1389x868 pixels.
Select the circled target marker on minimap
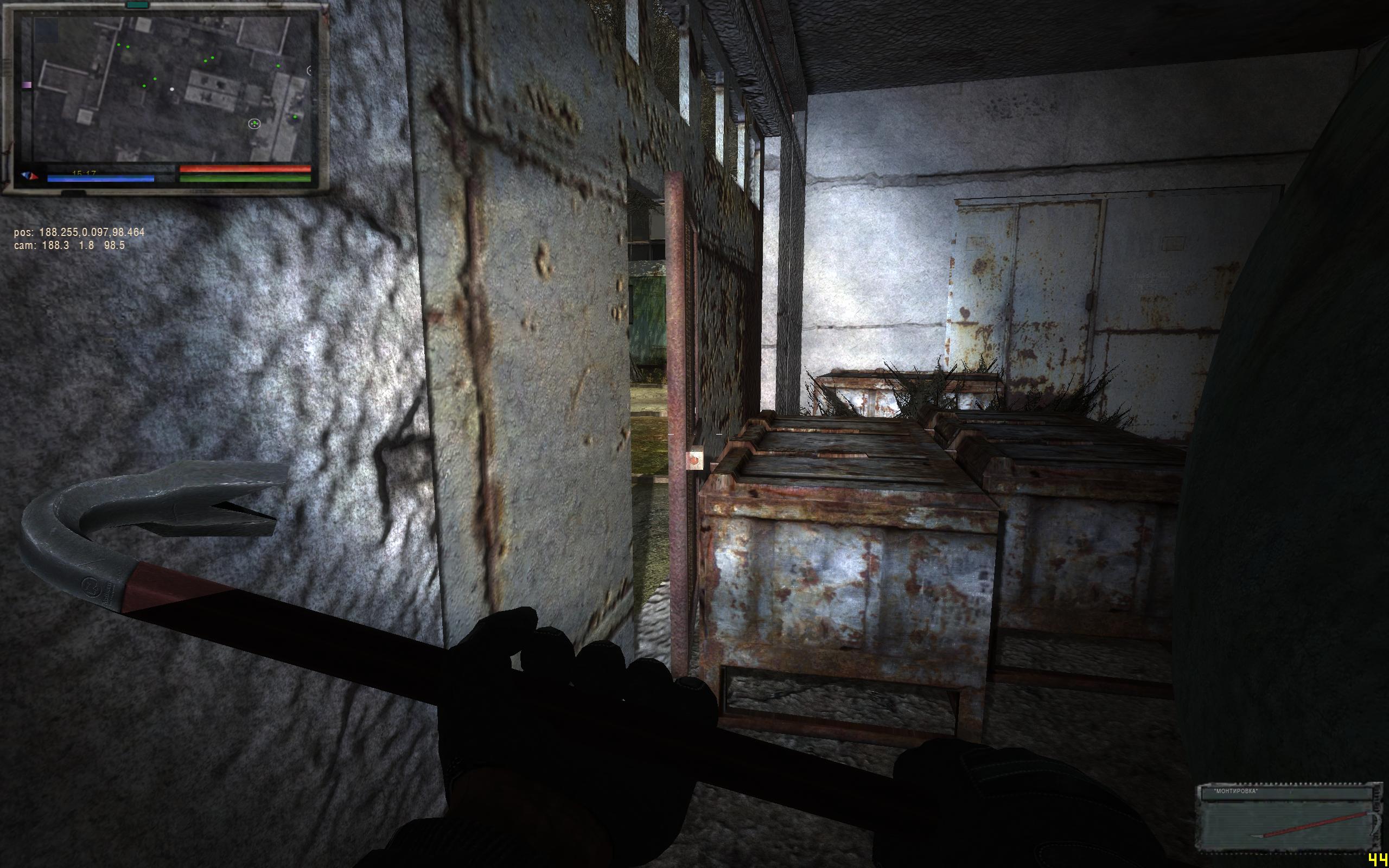tap(254, 124)
